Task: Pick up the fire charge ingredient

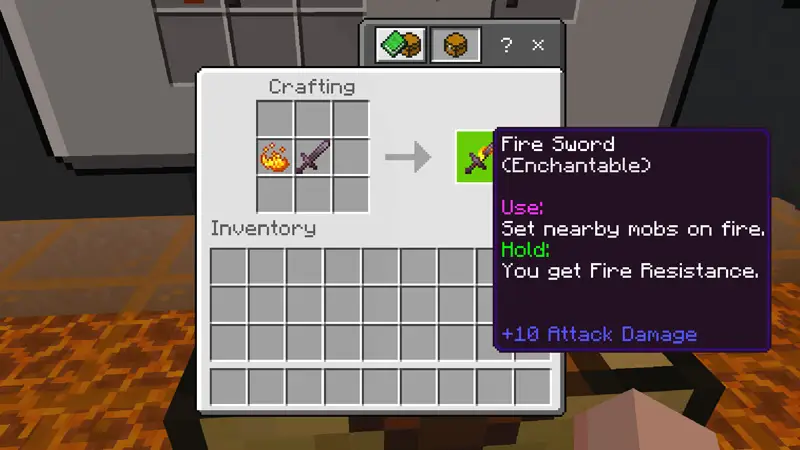Action: [x=275, y=157]
